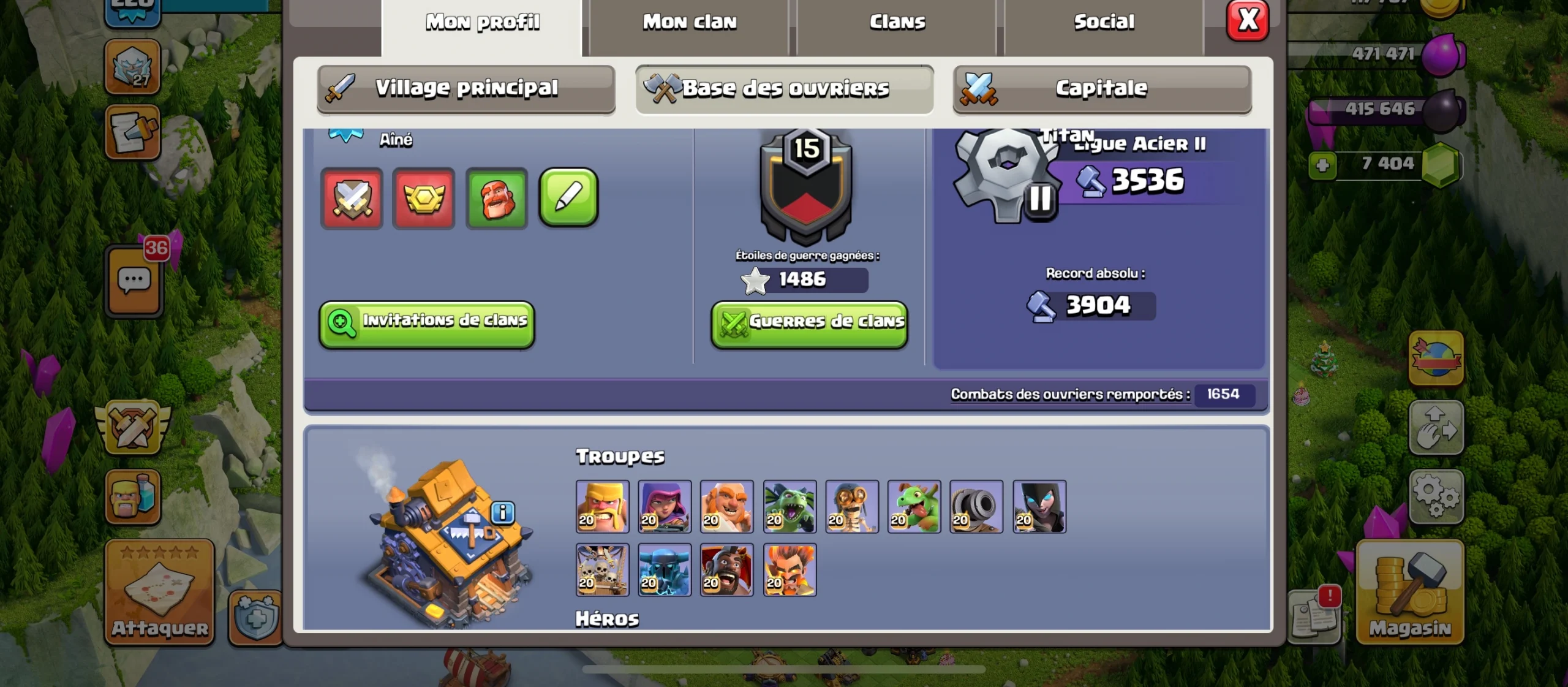Select the red friendly challenge swords icon

pos(352,198)
